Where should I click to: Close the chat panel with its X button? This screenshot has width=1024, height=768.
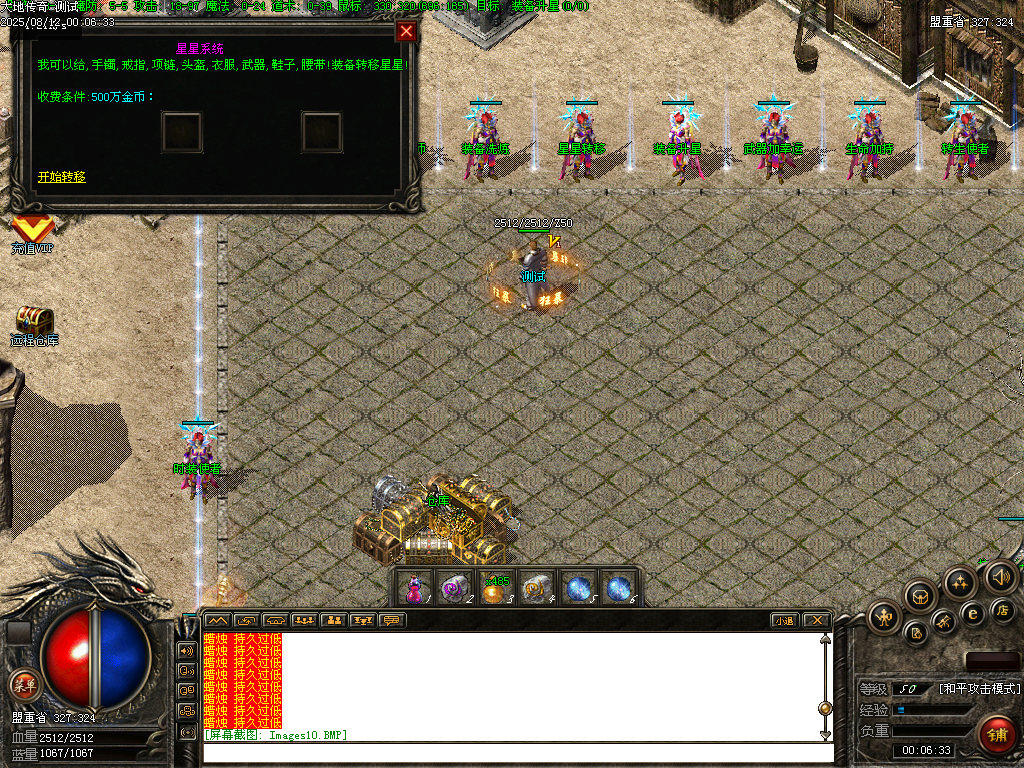click(816, 620)
